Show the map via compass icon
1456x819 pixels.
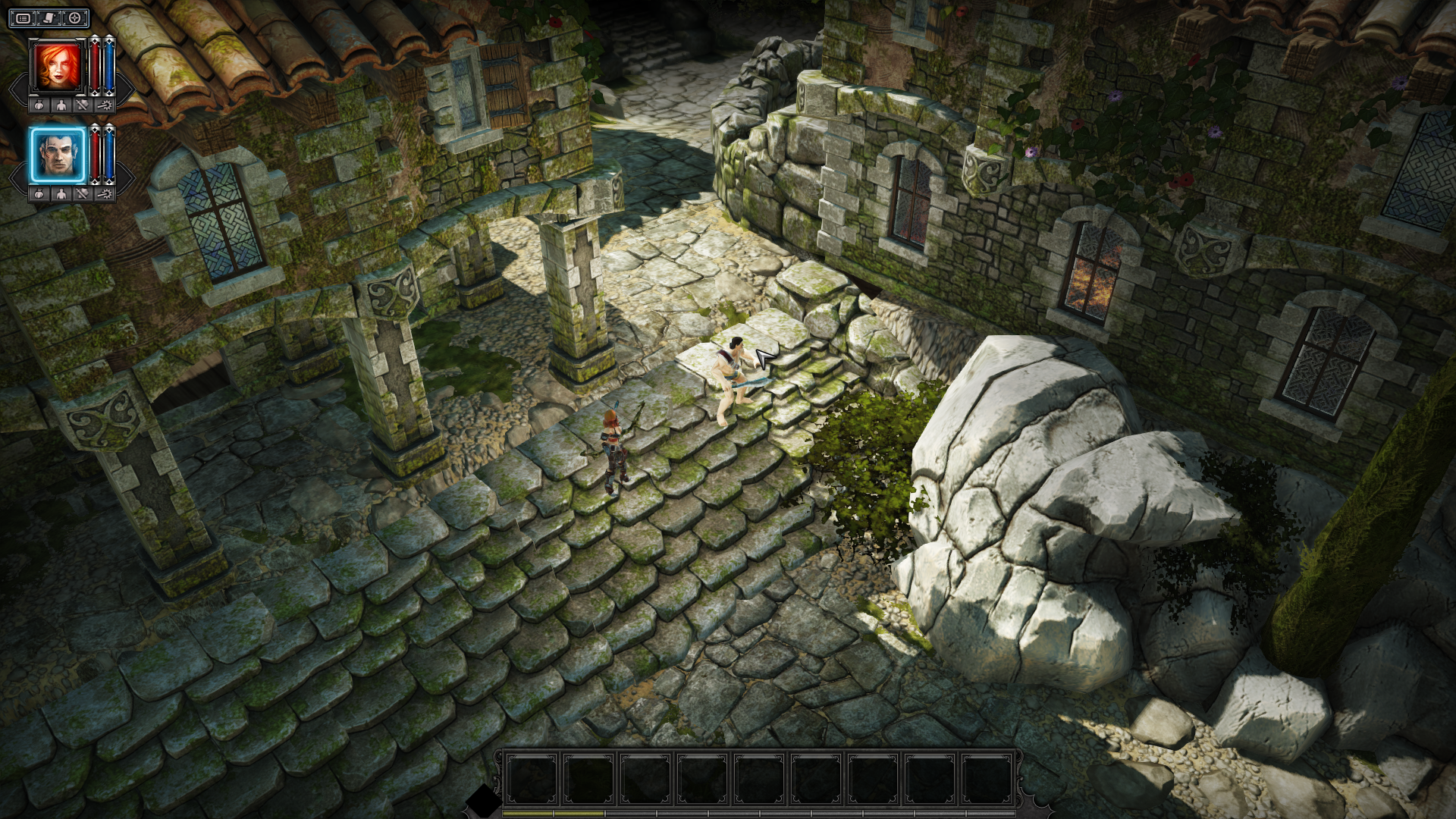[74, 18]
